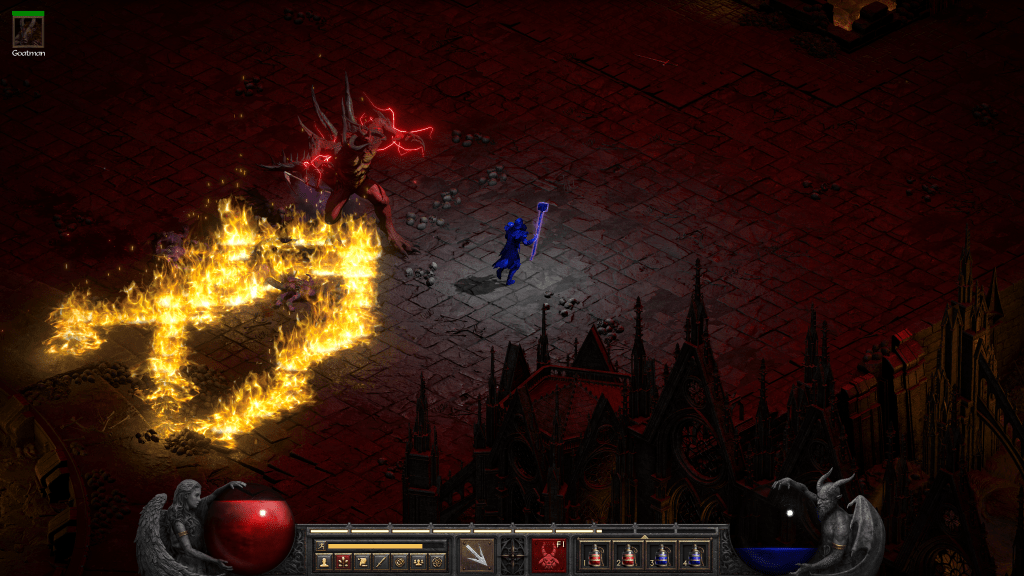
Task: Open the character sheet person icon
Action: point(324,563)
